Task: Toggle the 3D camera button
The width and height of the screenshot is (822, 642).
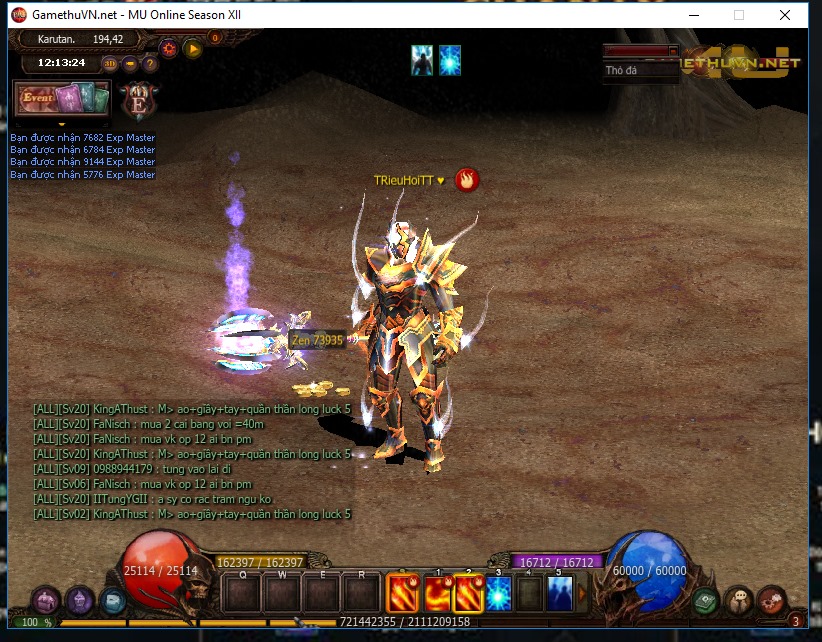Action: coord(110,64)
